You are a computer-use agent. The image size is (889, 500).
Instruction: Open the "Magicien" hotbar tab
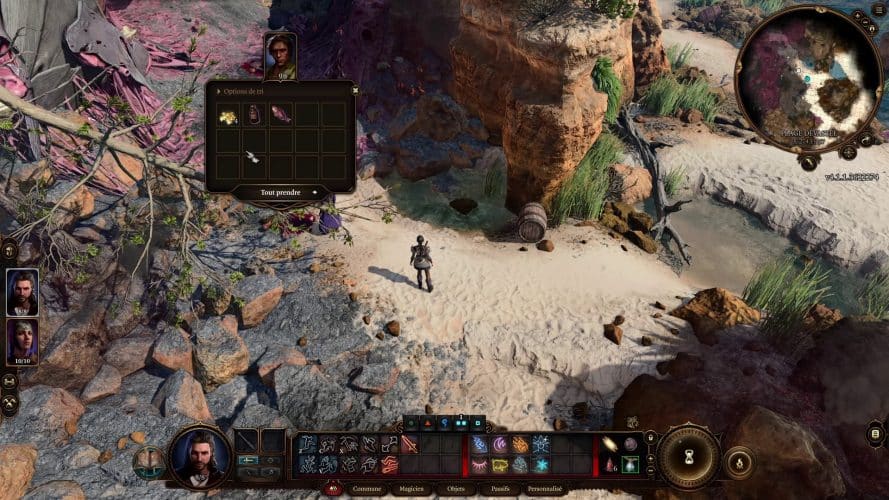[x=410, y=489]
